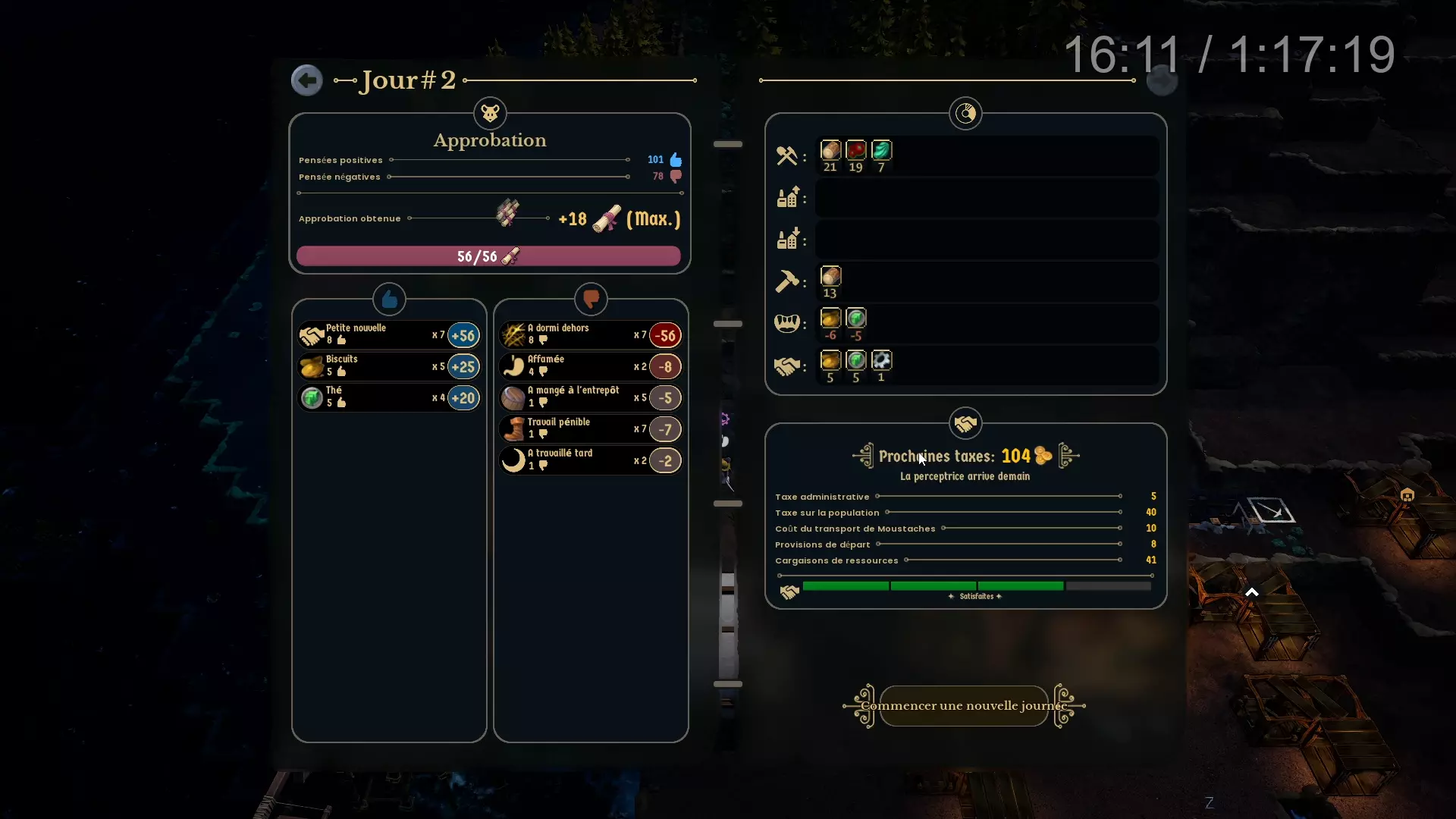Select the Travail pénible negative thought
The width and height of the screenshot is (1456, 819).
point(590,429)
